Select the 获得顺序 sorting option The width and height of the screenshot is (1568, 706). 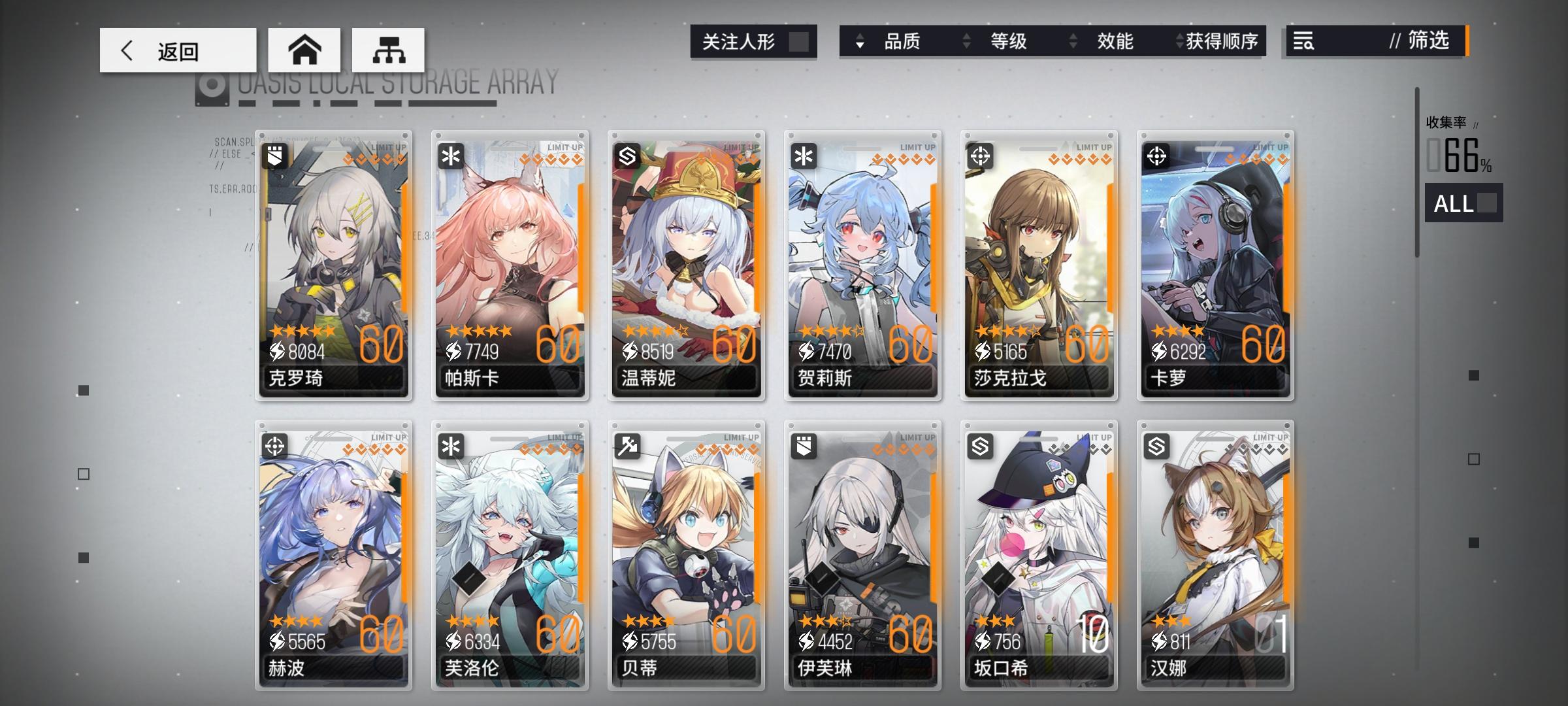(1224, 41)
